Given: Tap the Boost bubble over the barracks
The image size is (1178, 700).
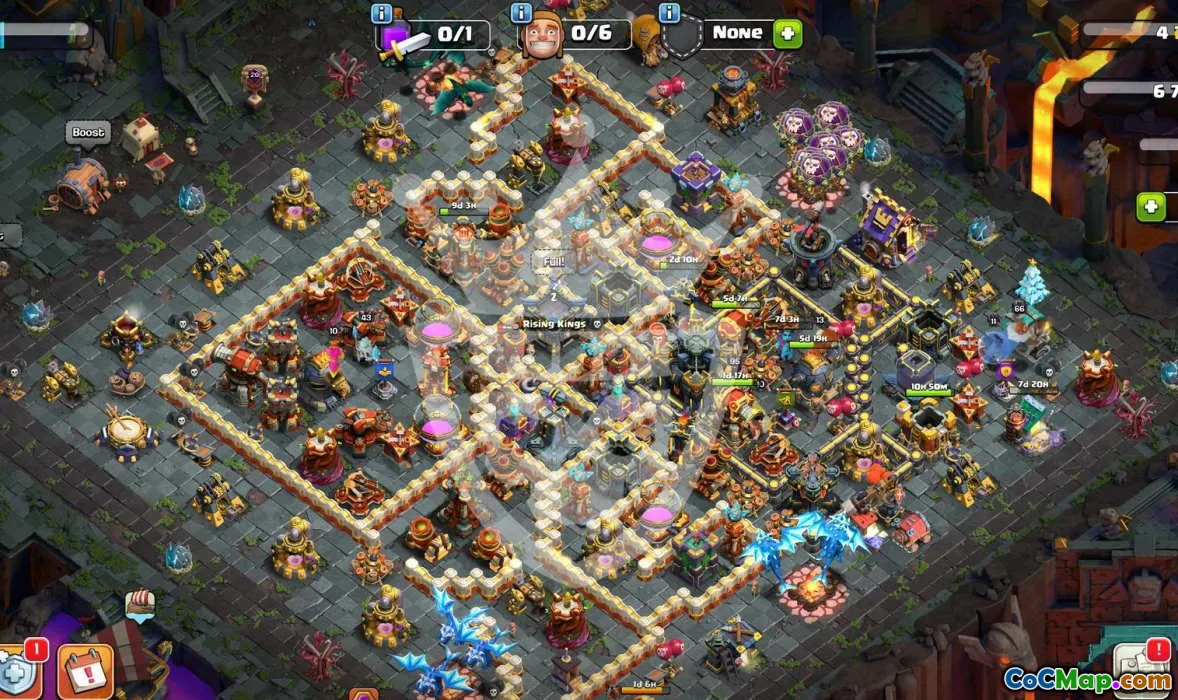Looking at the screenshot, I should point(87,133).
